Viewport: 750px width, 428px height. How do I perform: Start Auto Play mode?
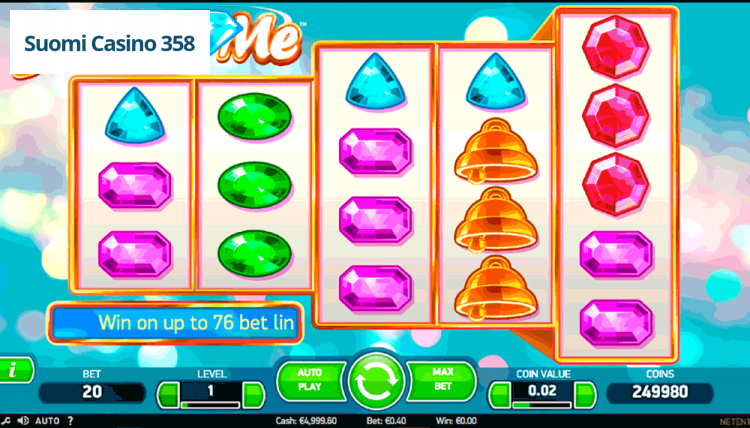[308, 379]
